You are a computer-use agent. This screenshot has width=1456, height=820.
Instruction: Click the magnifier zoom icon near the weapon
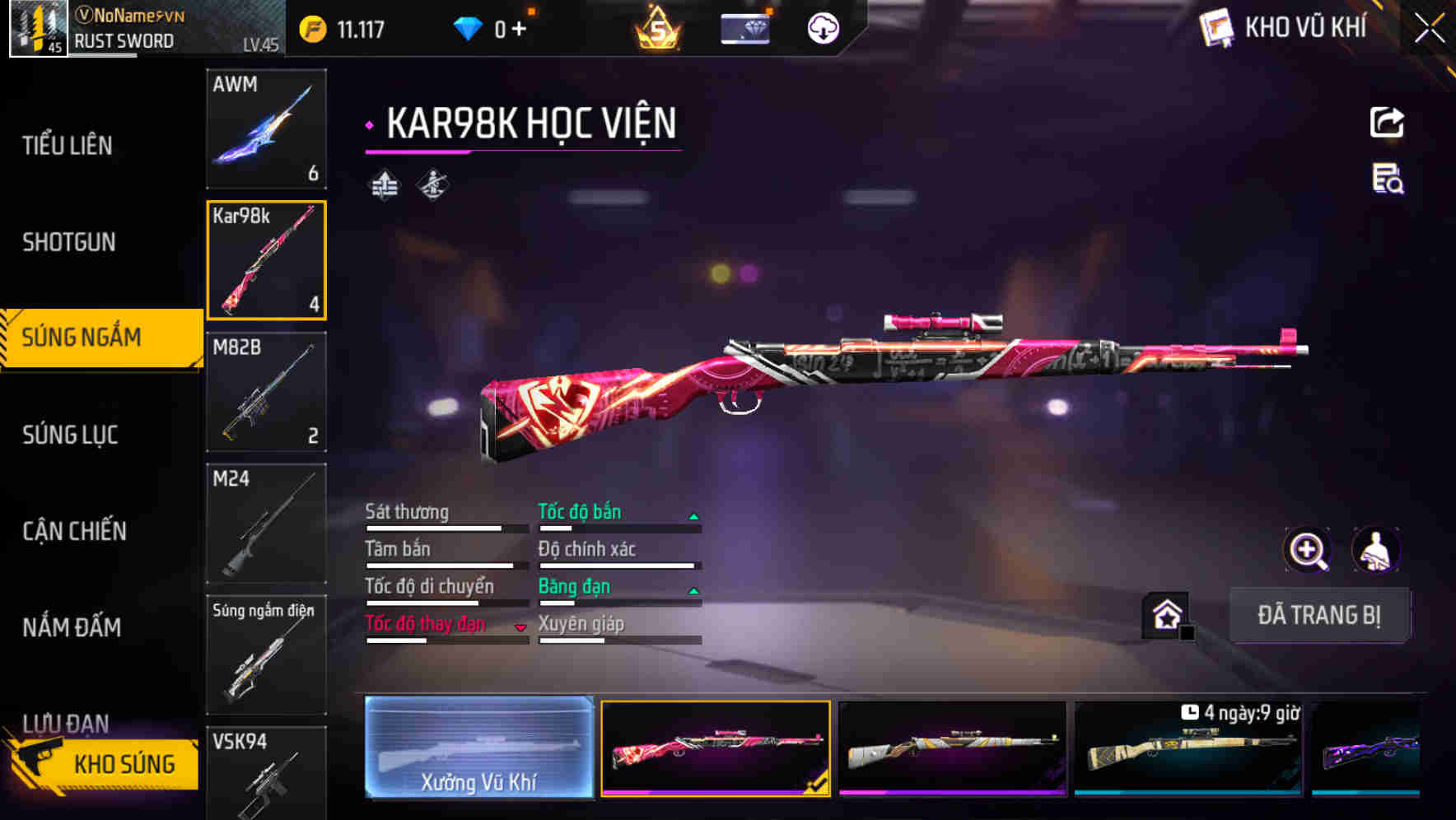tap(1308, 550)
